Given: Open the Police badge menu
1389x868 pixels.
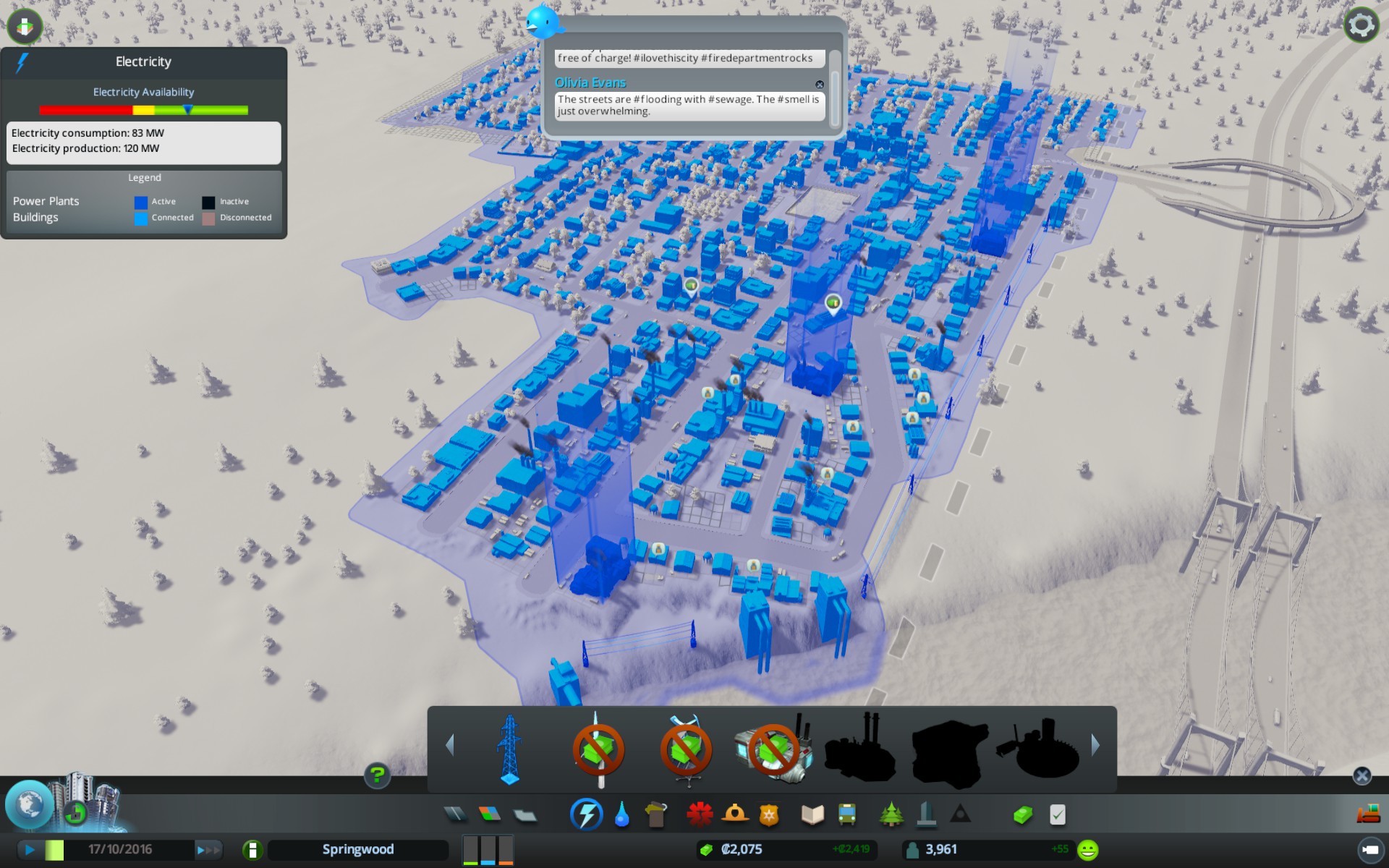Looking at the screenshot, I should coord(769,815).
